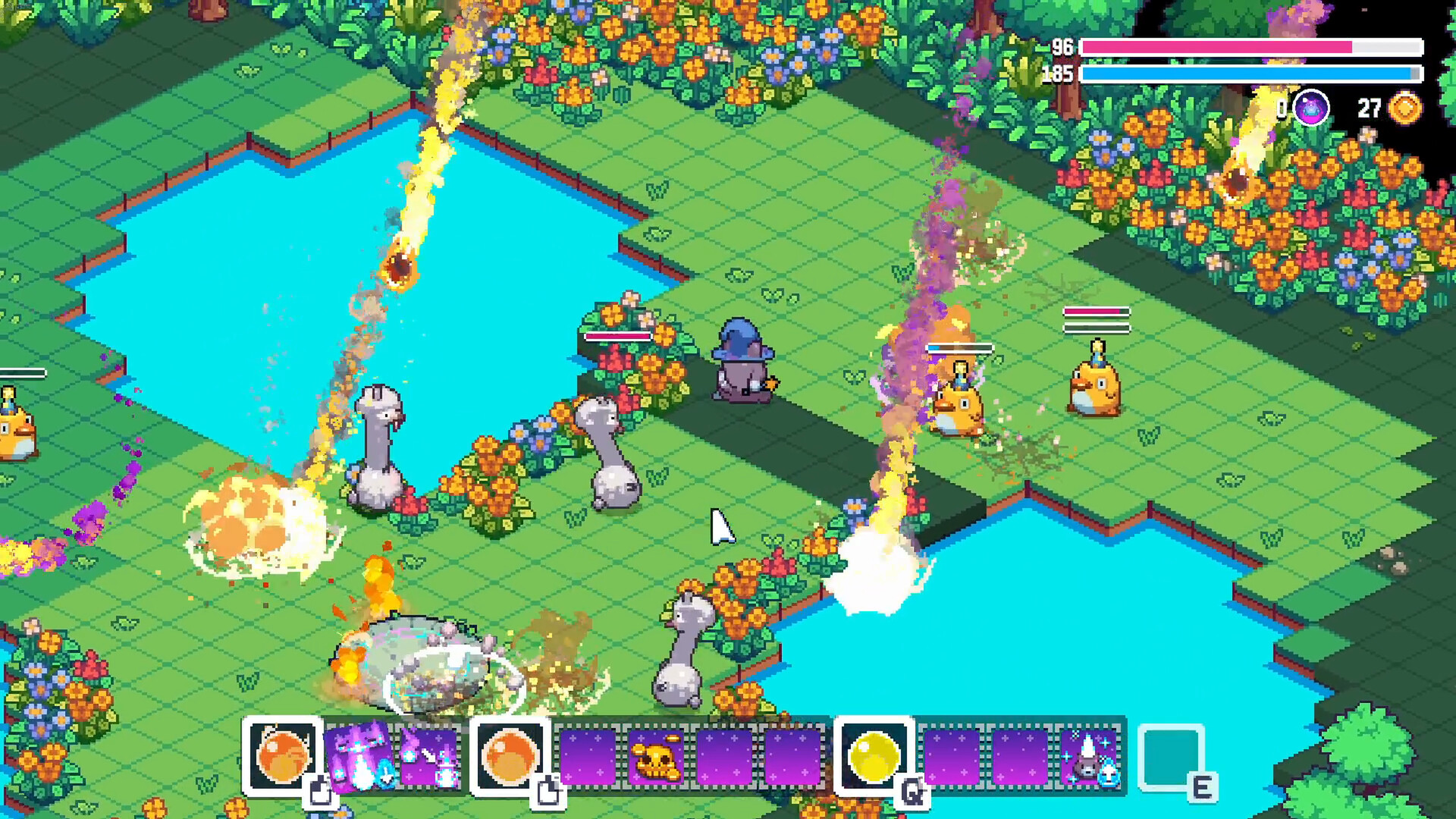This screenshot has height=819, width=1456.
Task: Click the blue mana bar showing 185
Action: tap(1251, 74)
